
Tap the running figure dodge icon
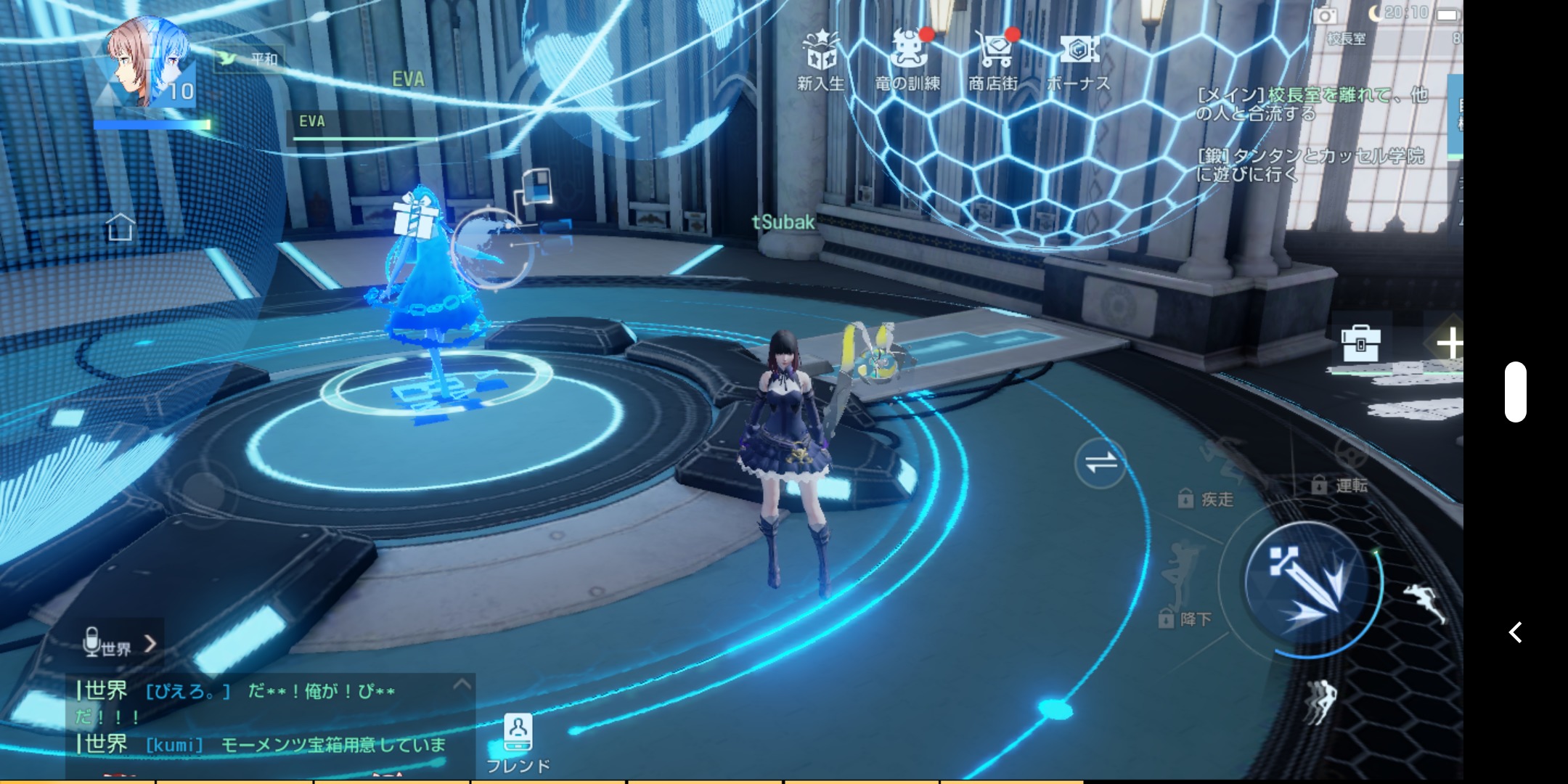(1424, 603)
